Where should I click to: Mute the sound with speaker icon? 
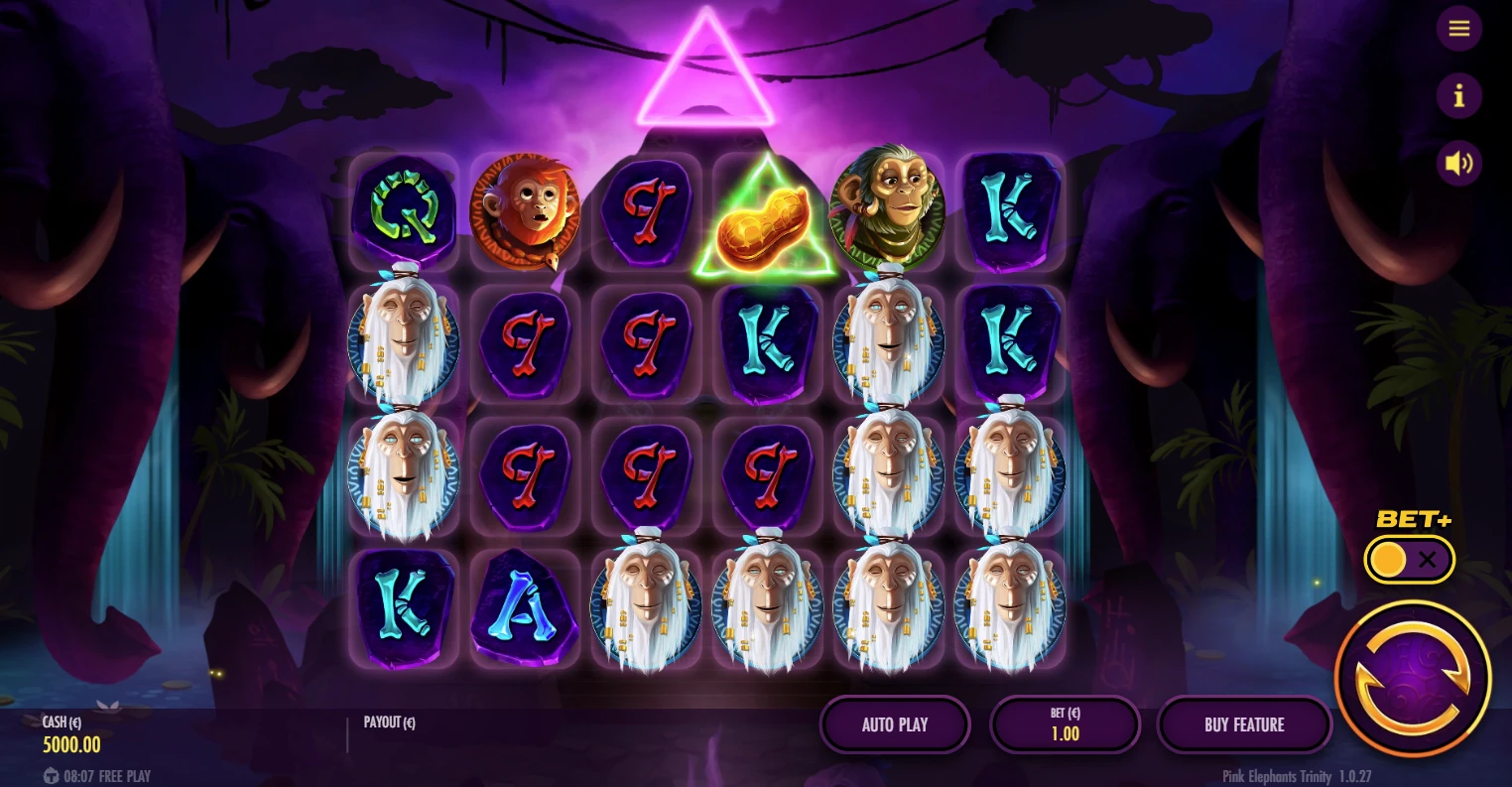(x=1458, y=164)
